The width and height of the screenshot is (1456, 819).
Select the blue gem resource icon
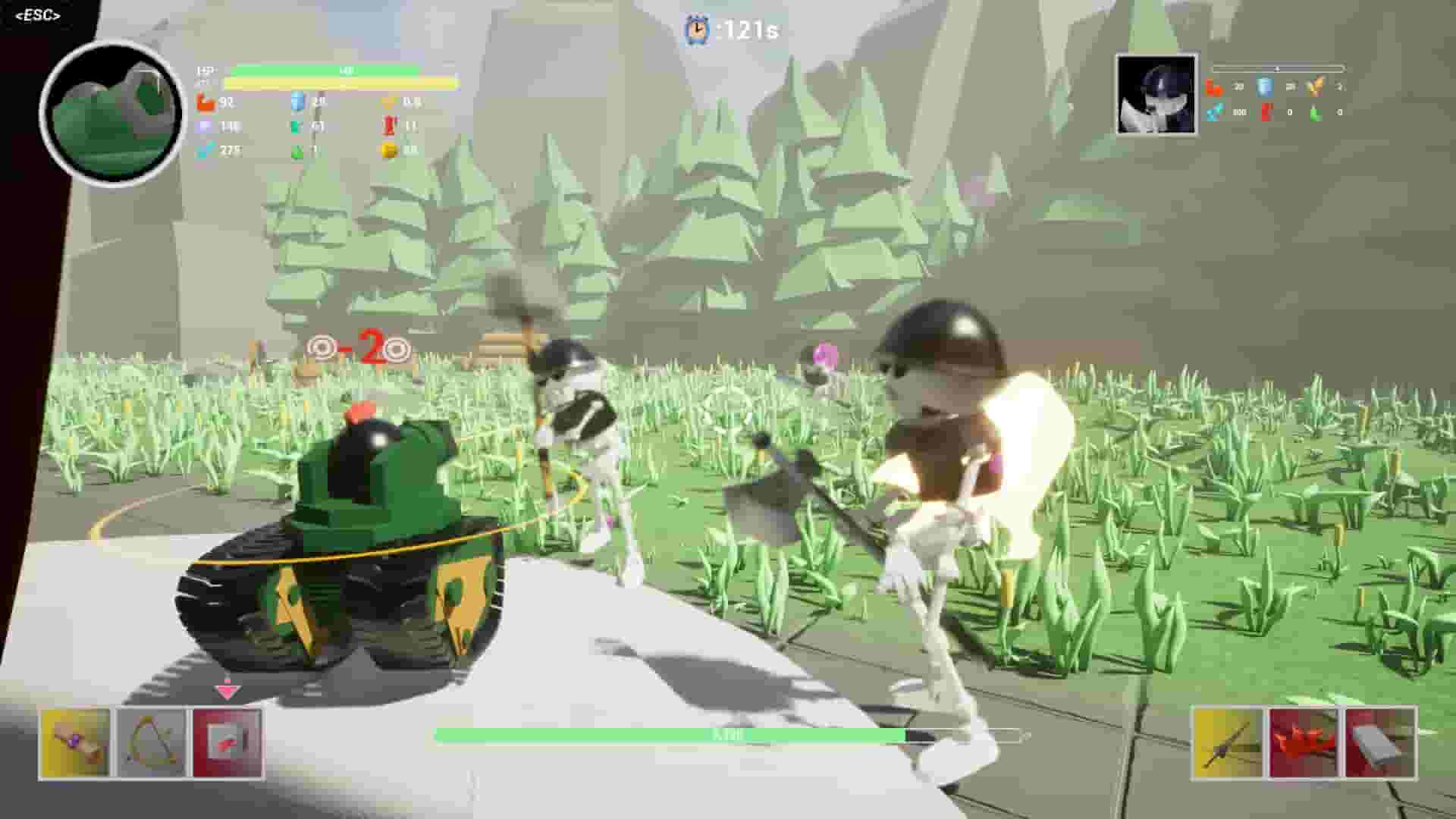pyautogui.click(x=296, y=99)
